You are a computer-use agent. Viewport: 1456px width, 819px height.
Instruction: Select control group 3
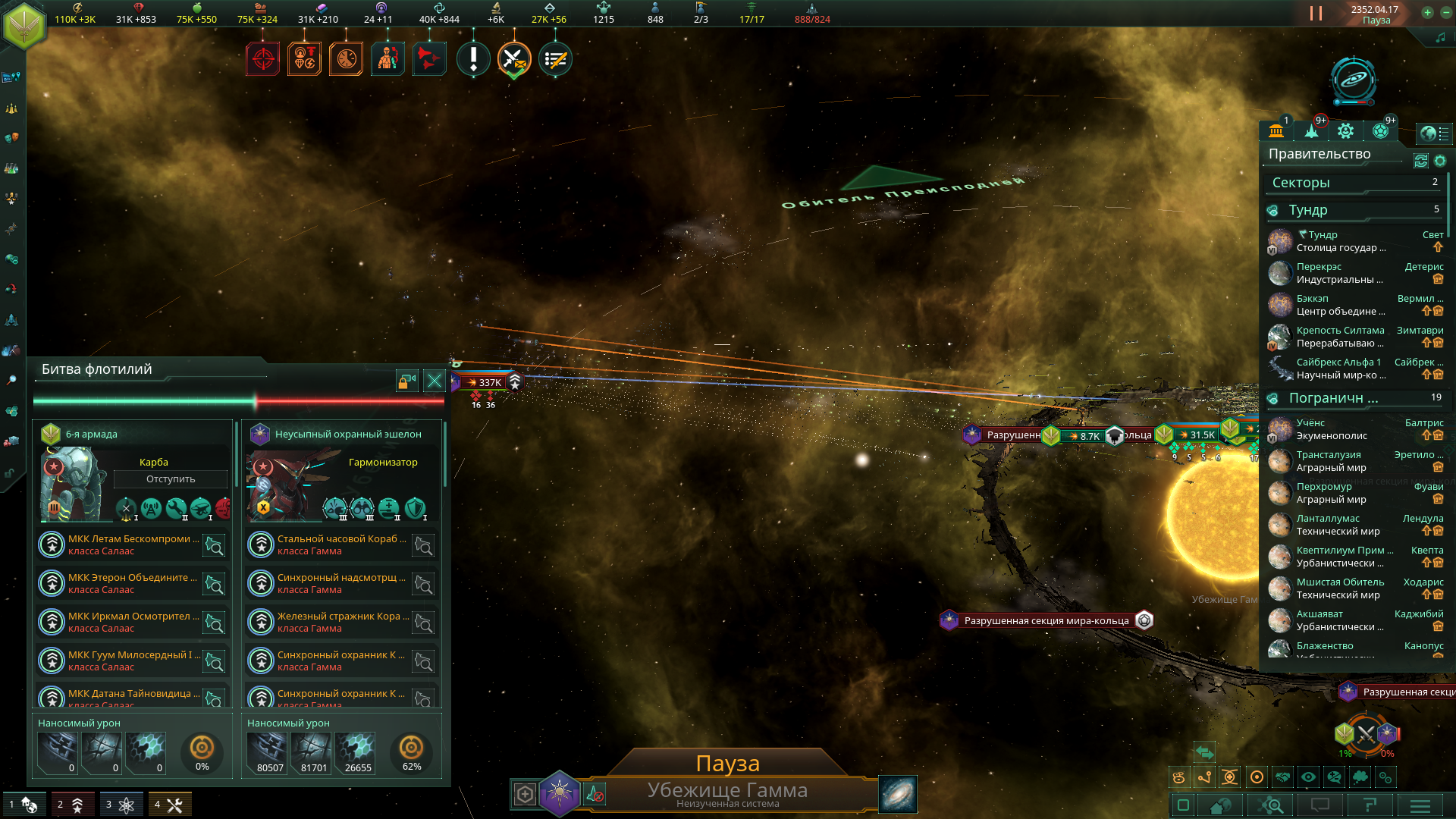[x=121, y=805]
